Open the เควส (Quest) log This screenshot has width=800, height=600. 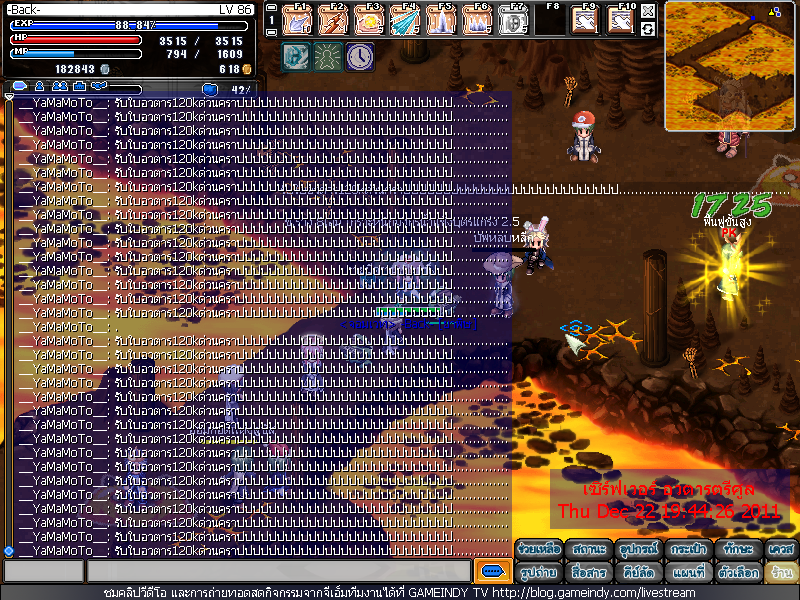point(781,549)
